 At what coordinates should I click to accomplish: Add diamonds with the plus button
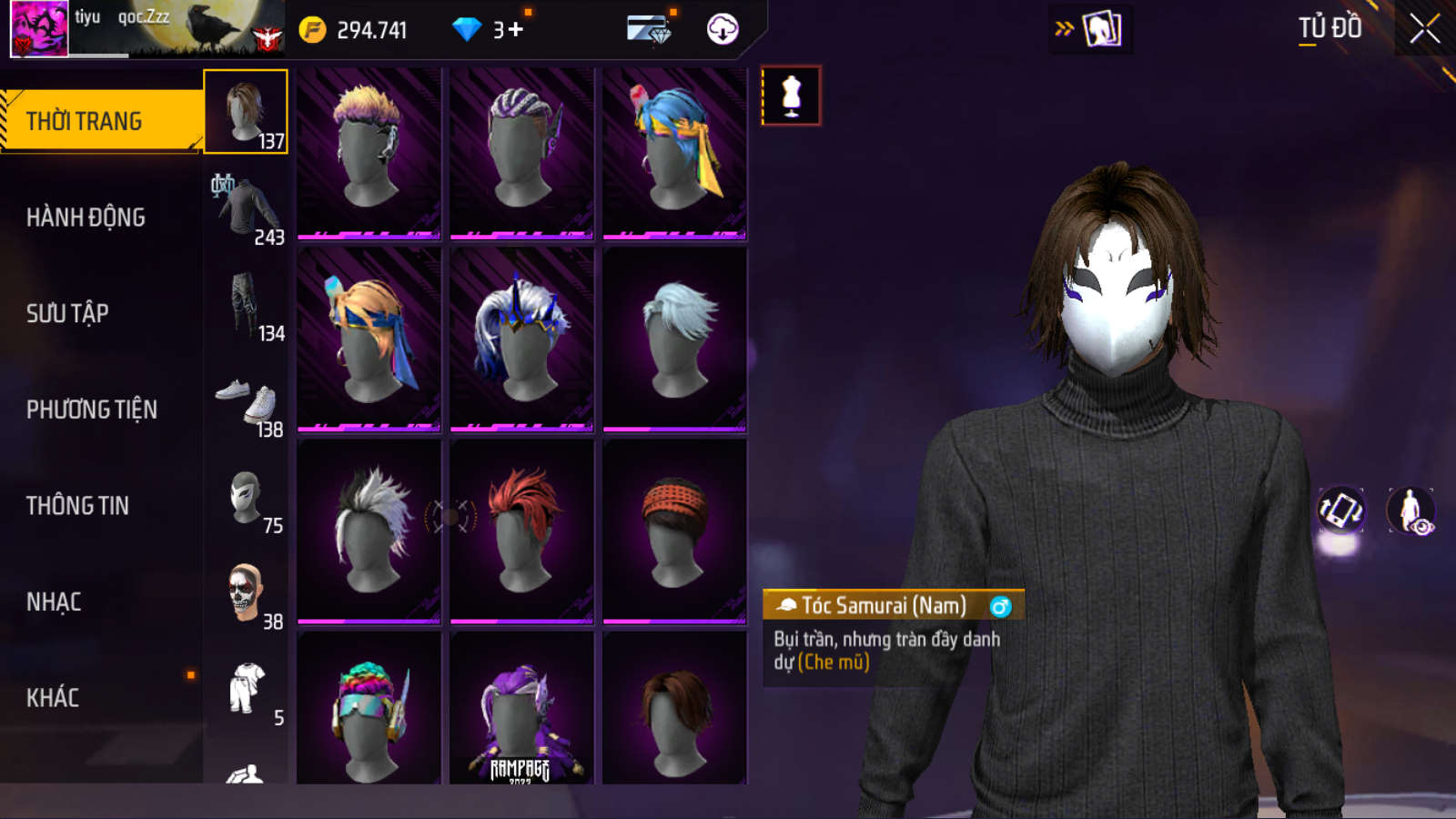click(x=516, y=30)
